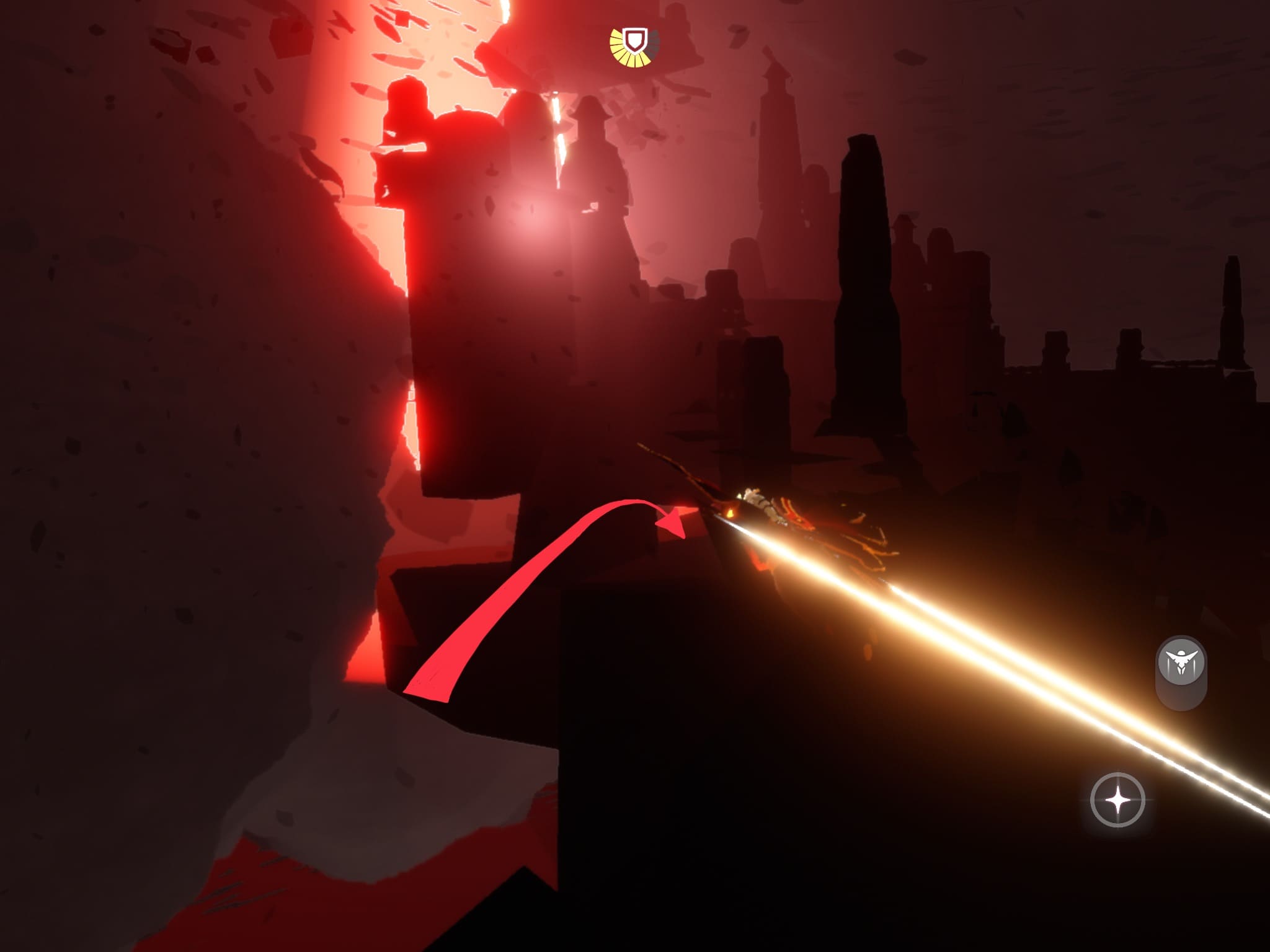Activate the four-point star call button
1270x952 pixels.
pos(1117,800)
